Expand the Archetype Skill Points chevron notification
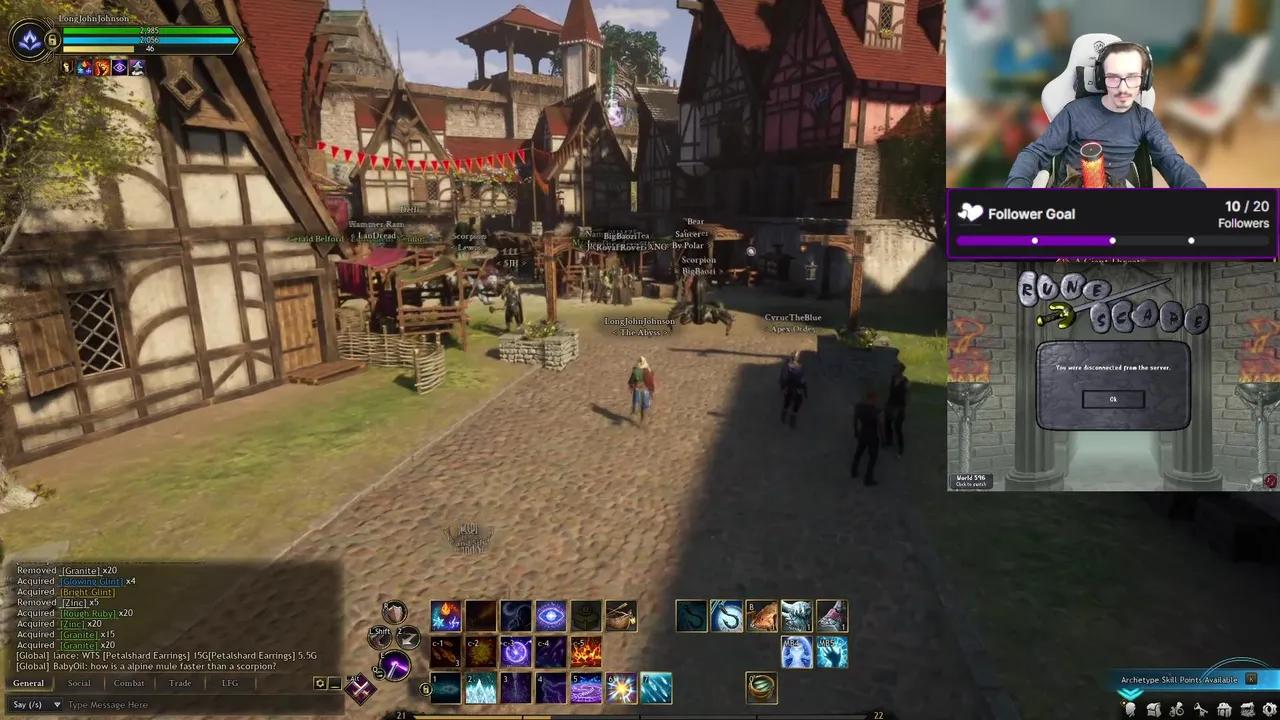This screenshot has height=720, width=1280. (1130, 694)
